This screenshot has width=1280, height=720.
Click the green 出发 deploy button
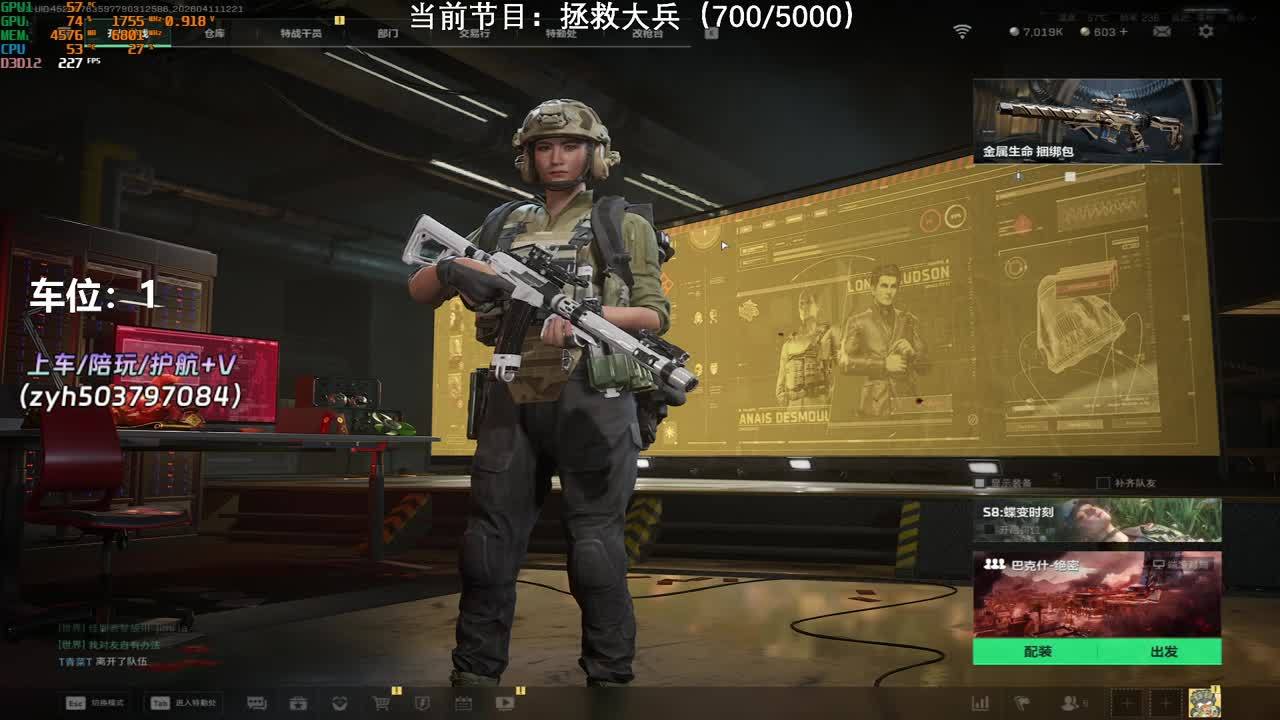click(1163, 652)
